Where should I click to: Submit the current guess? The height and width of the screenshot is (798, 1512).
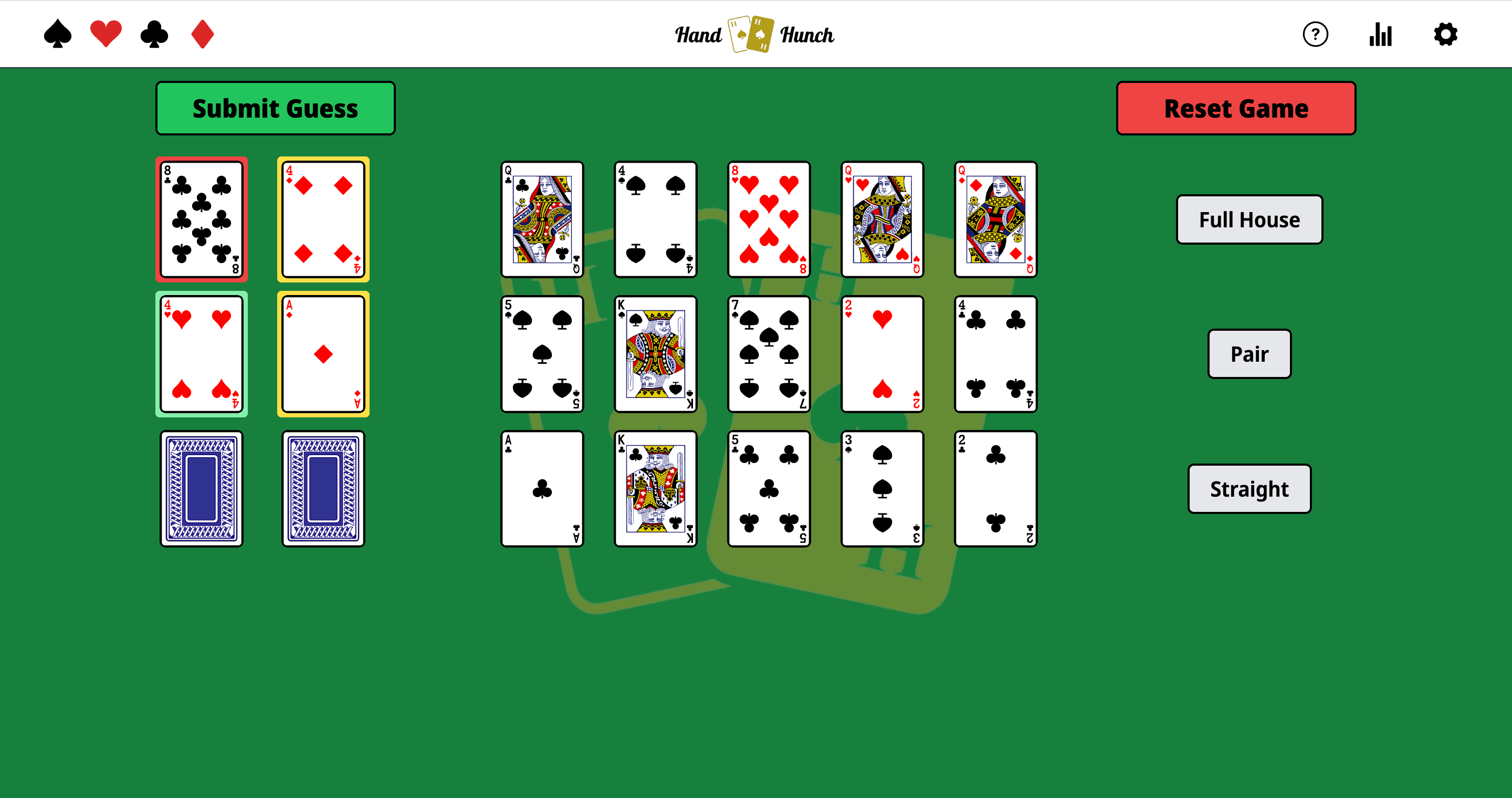pos(275,109)
